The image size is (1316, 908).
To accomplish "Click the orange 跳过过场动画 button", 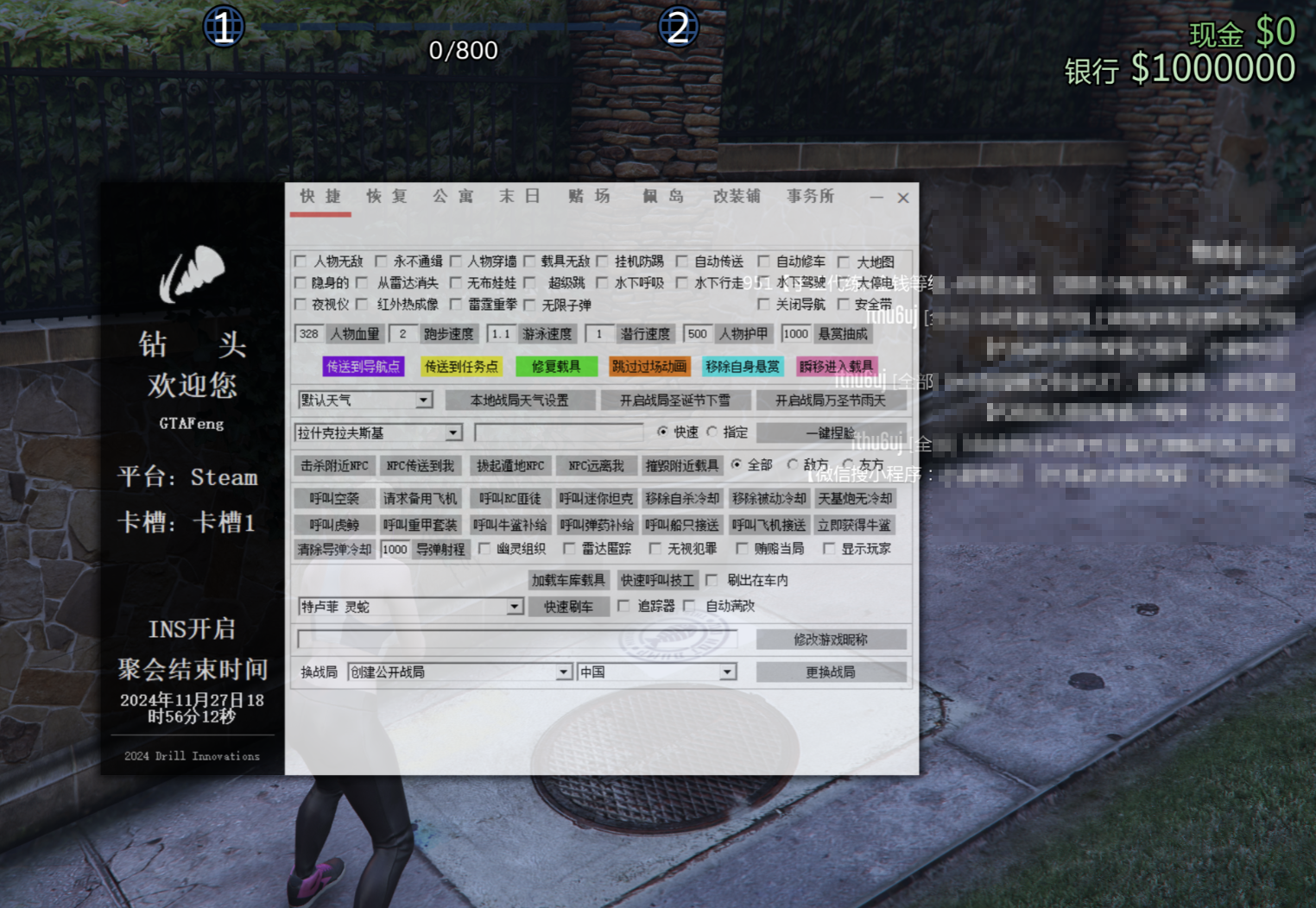I will pos(649,367).
